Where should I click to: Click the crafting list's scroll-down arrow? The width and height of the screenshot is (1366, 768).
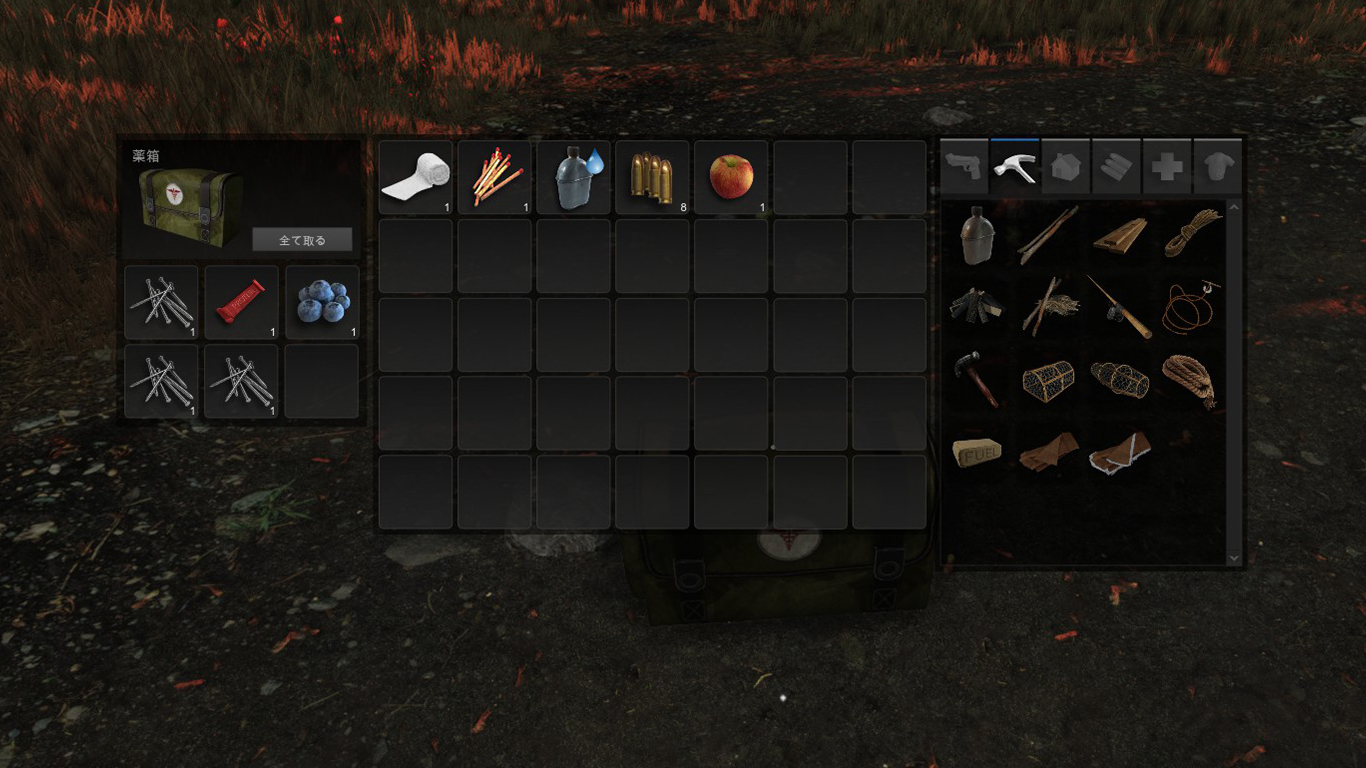1233,558
